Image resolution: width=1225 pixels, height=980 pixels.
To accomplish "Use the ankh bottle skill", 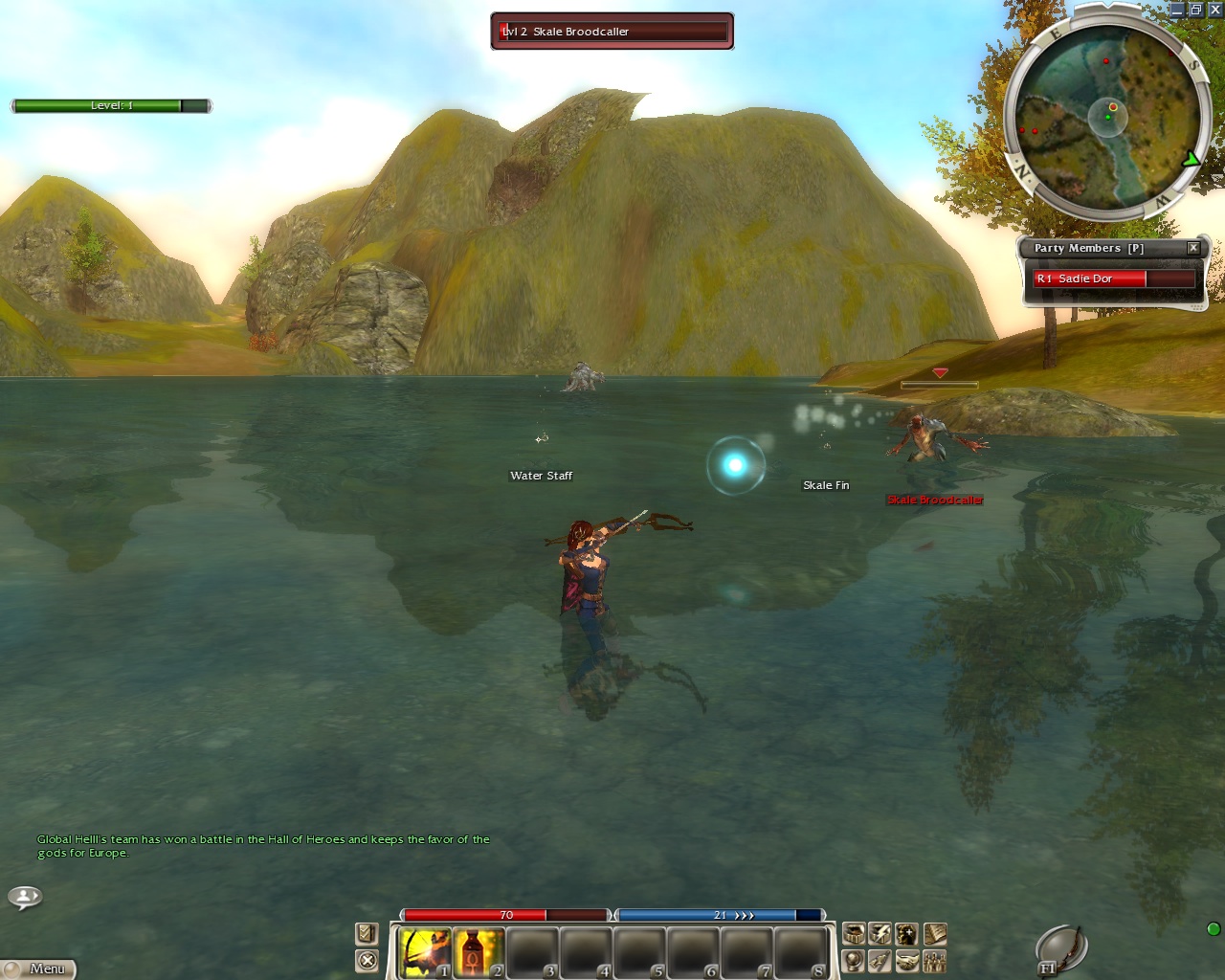I will [479, 952].
